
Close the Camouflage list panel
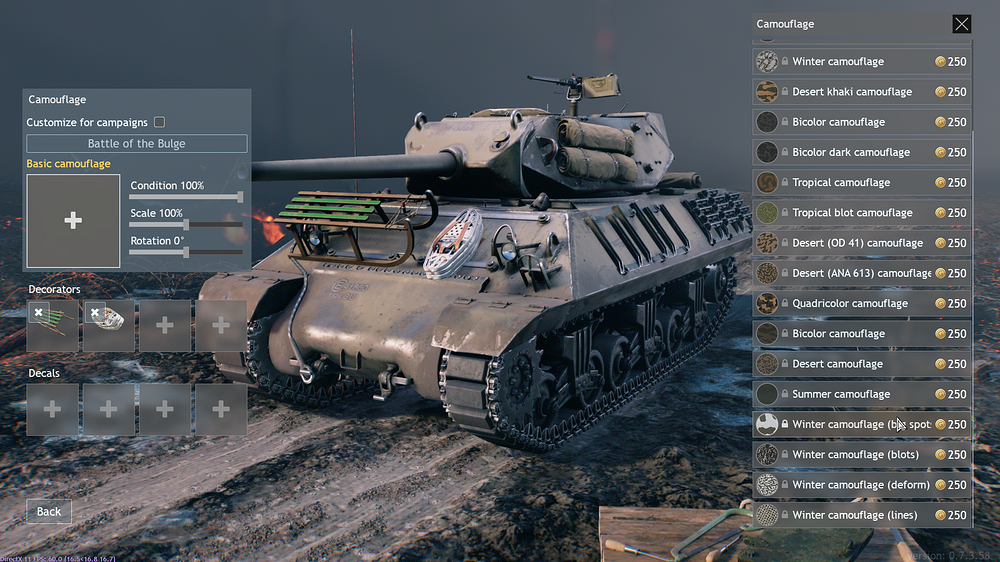(961, 24)
